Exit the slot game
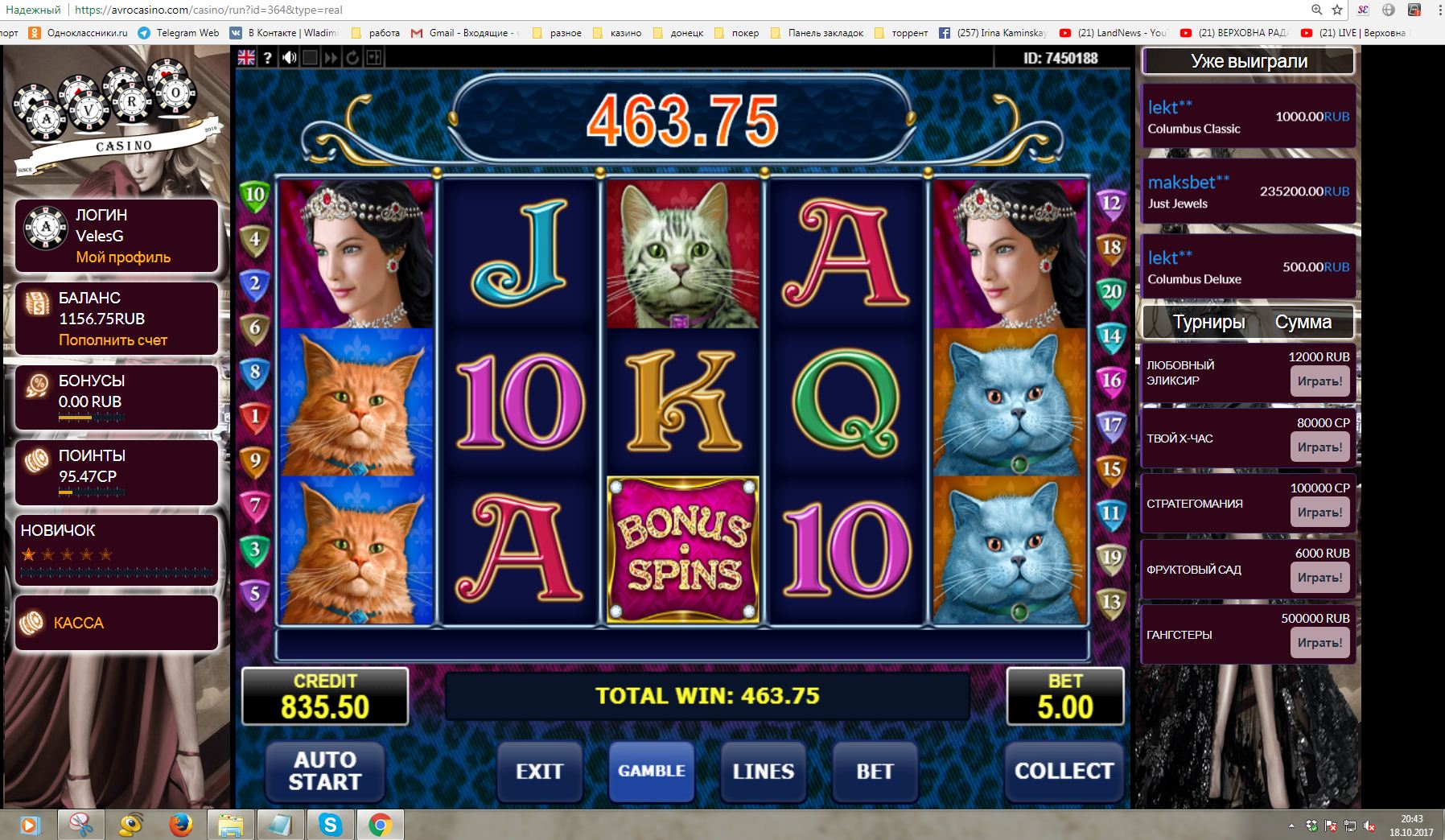1445x840 pixels. (x=539, y=771)
